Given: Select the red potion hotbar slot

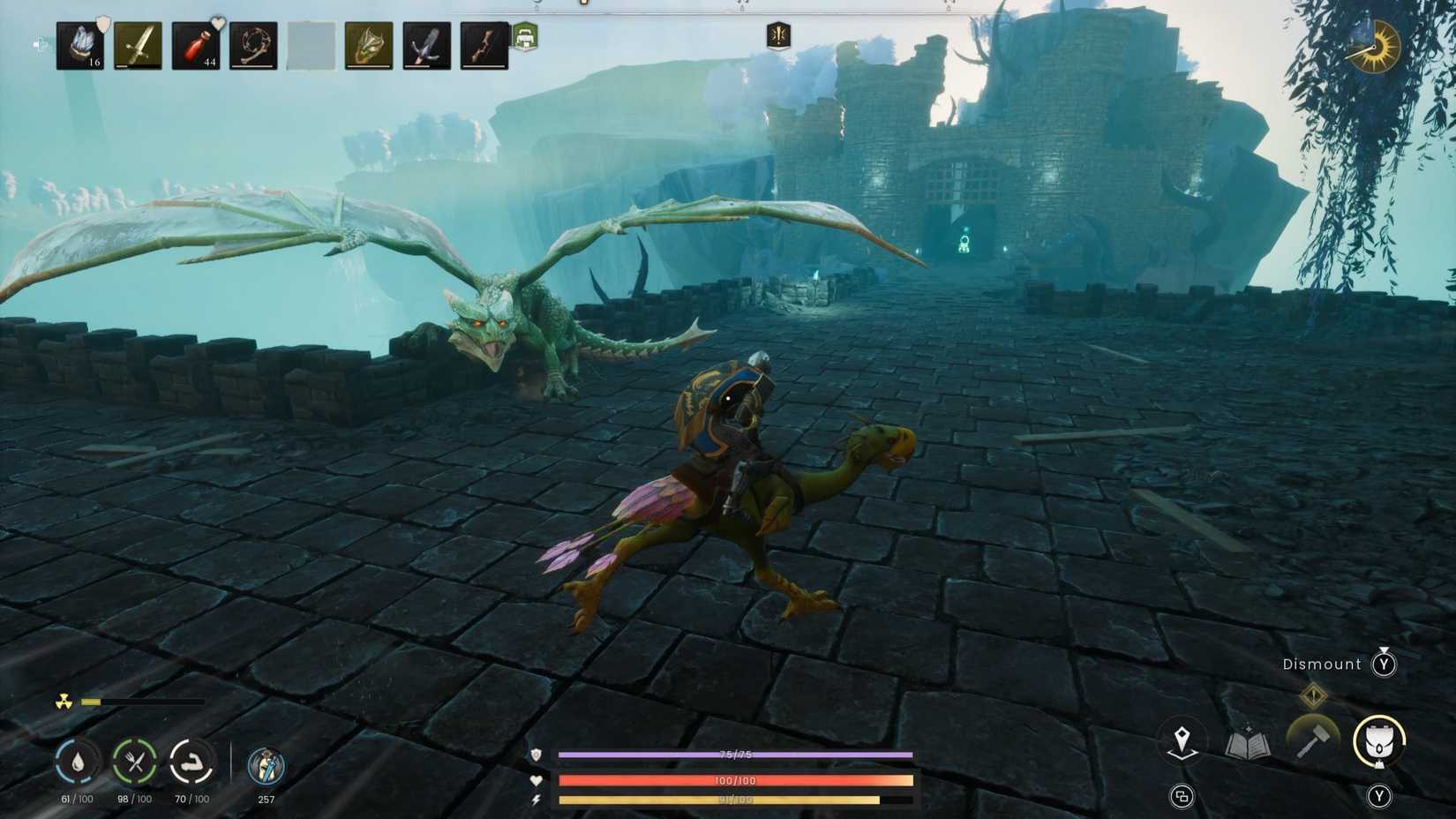Looking at the screenshot, I should tap(195, 43).
